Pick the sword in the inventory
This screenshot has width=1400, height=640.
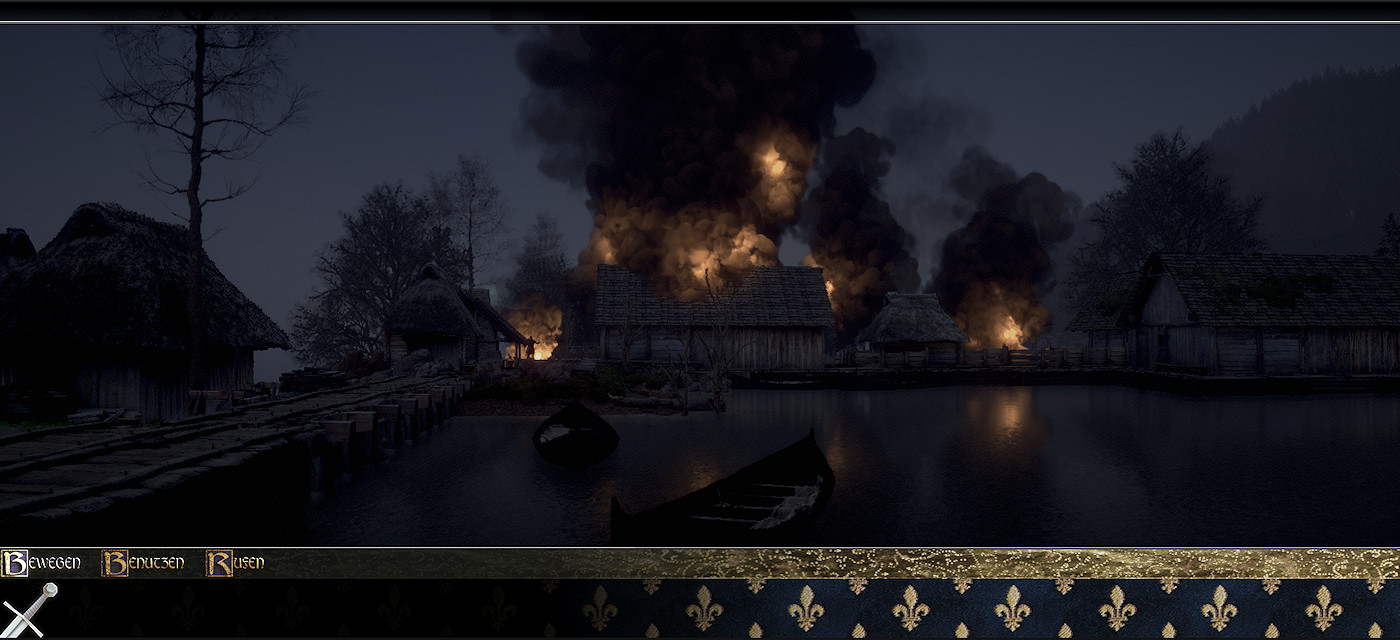[x=29, y=609]
